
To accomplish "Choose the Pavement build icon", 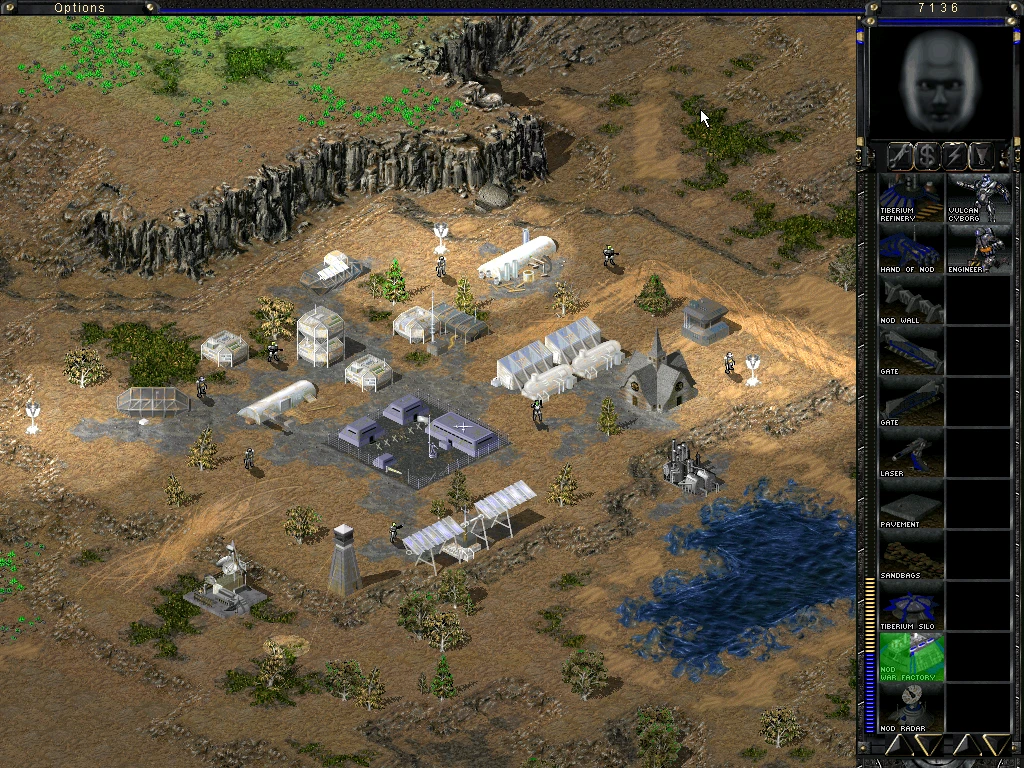I will pos(911,505).
